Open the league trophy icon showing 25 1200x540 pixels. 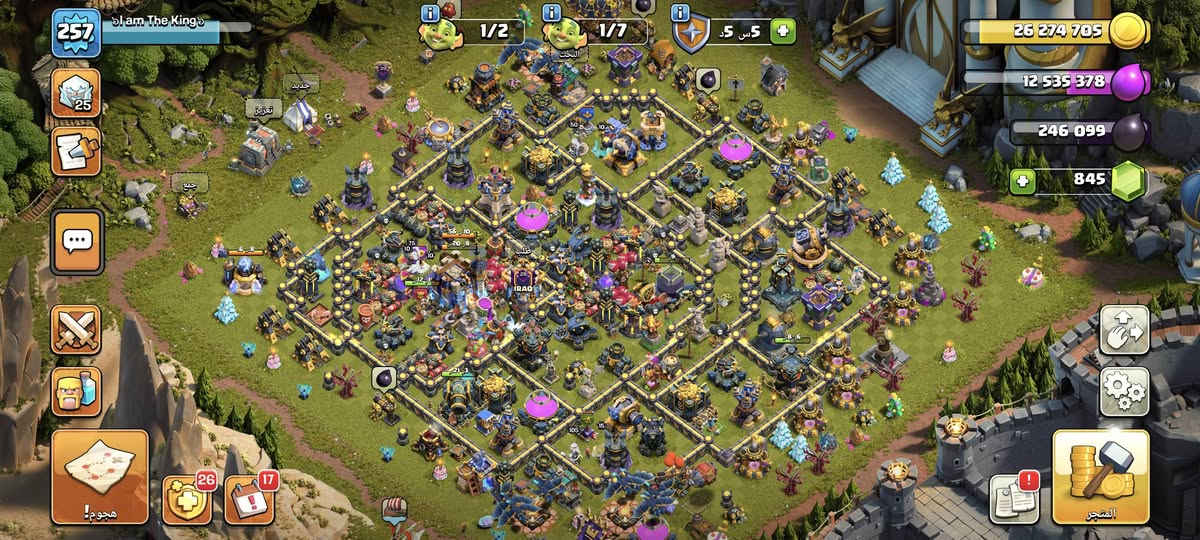coord(76,93)
